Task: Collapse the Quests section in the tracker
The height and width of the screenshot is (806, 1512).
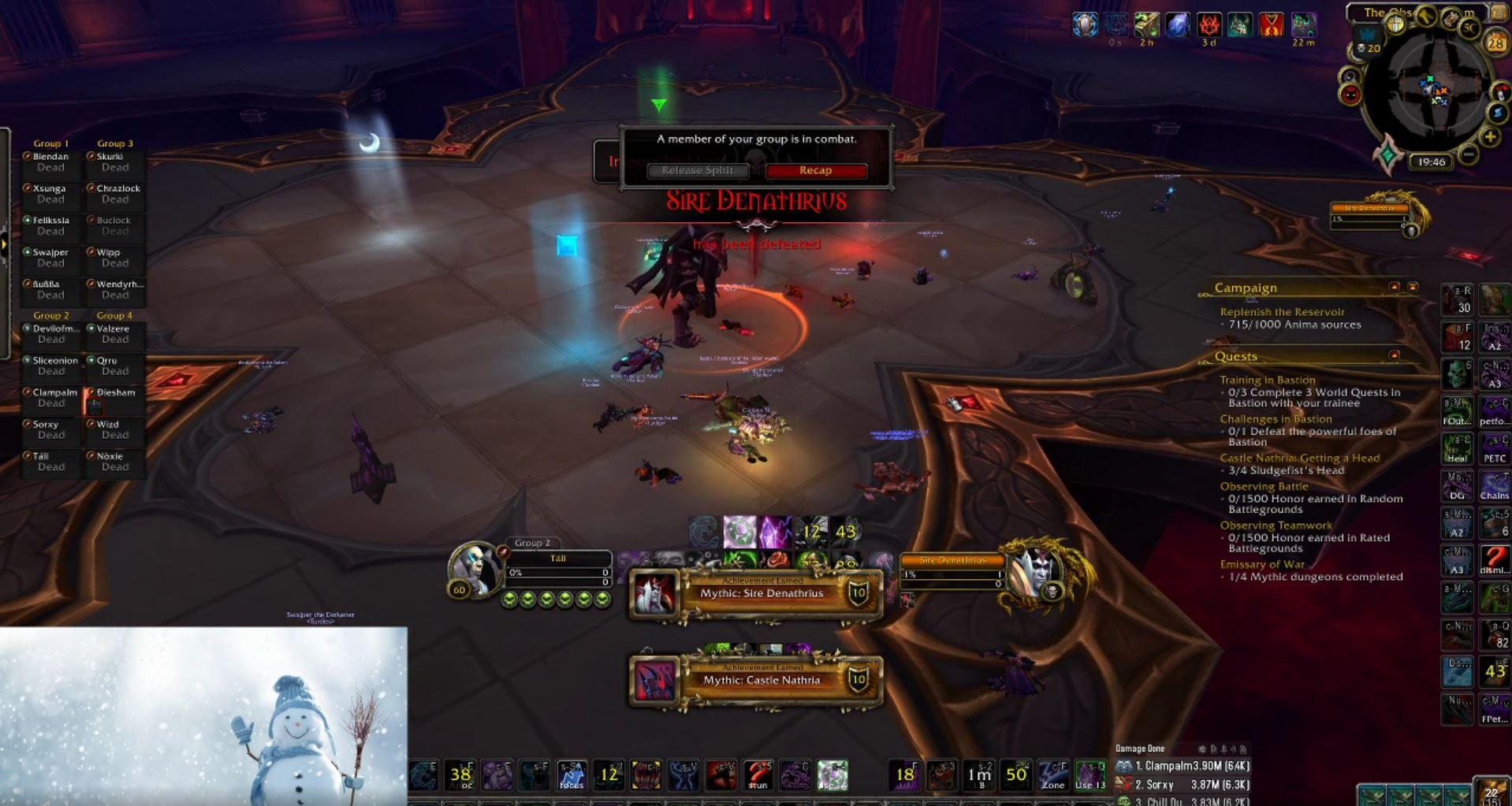Action: [1394, 355]
